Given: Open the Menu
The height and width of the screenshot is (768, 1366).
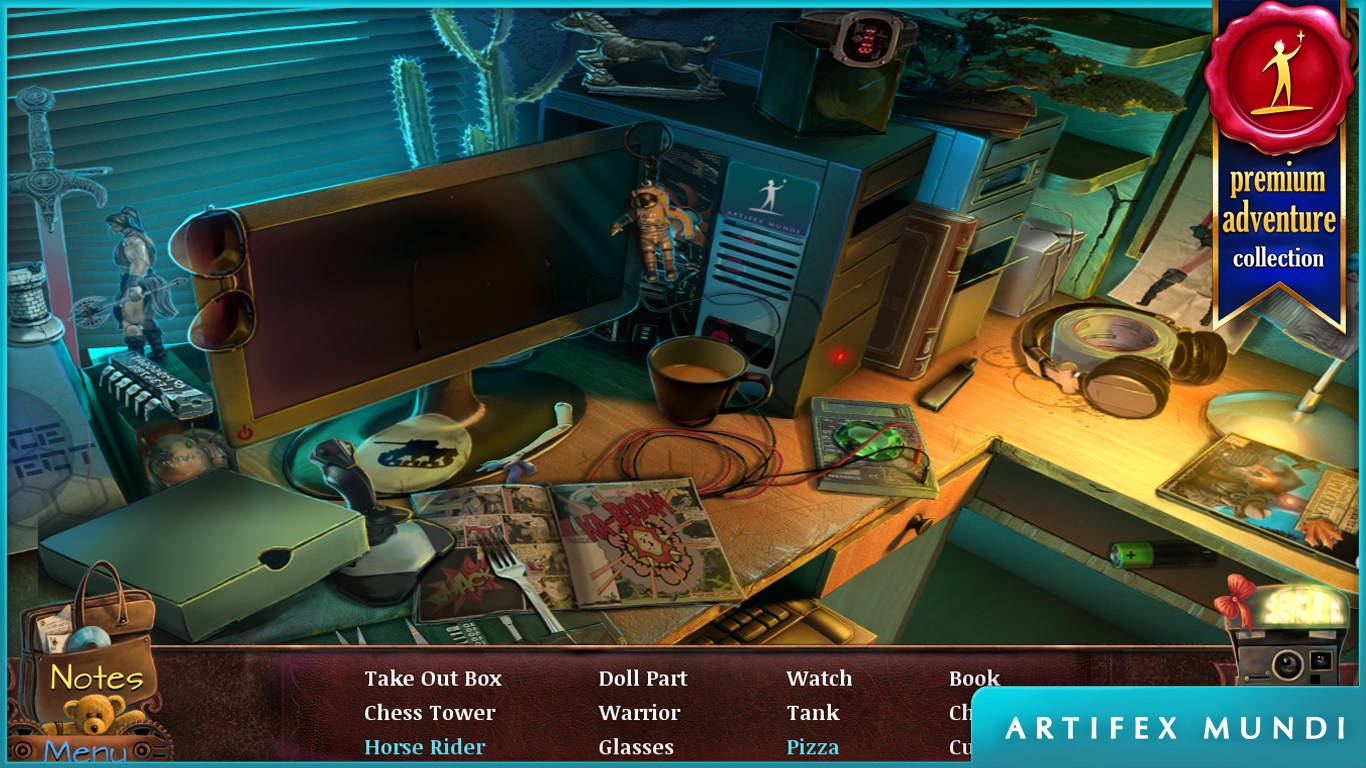Looking at the screenshot, I should click(x=86, y=752).
